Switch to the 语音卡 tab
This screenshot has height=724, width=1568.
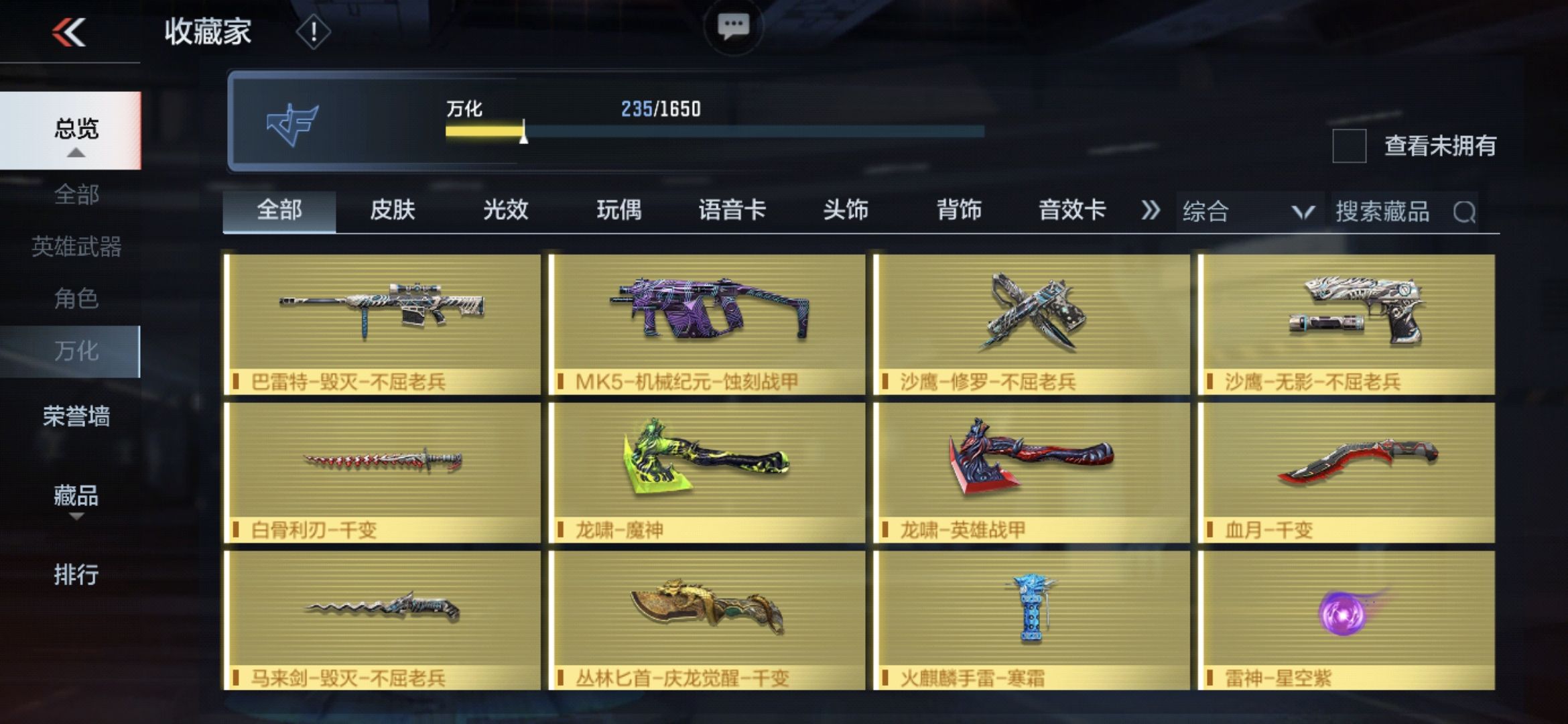coord(734,210)
